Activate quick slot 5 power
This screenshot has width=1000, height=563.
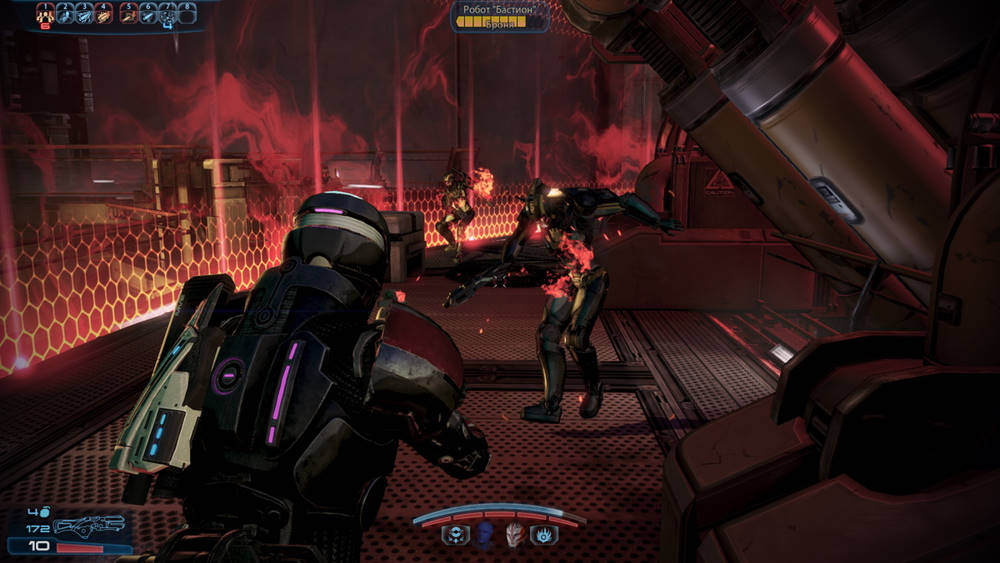click(130, 13)
